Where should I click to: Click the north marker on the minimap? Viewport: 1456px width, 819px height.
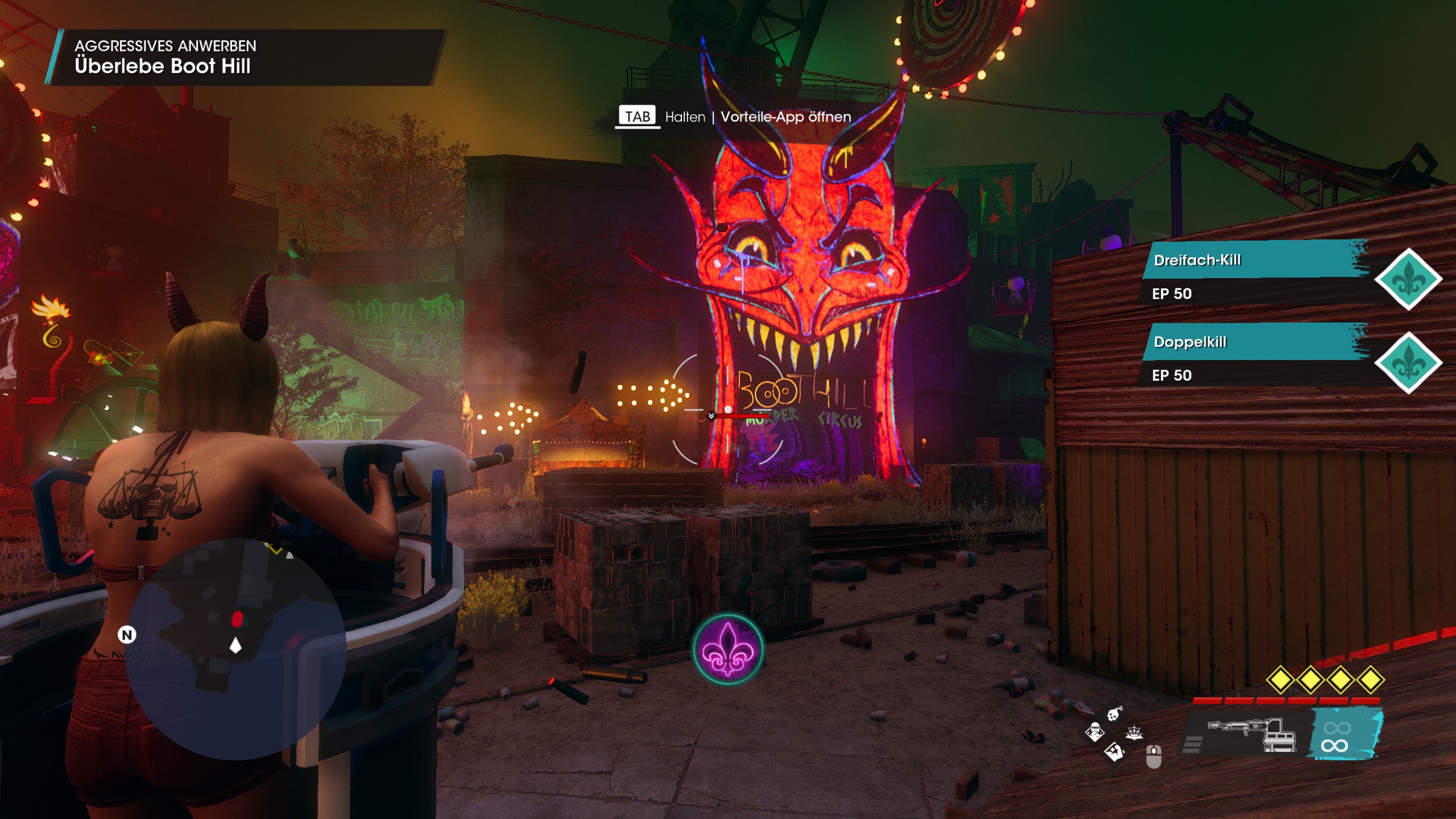127,635
